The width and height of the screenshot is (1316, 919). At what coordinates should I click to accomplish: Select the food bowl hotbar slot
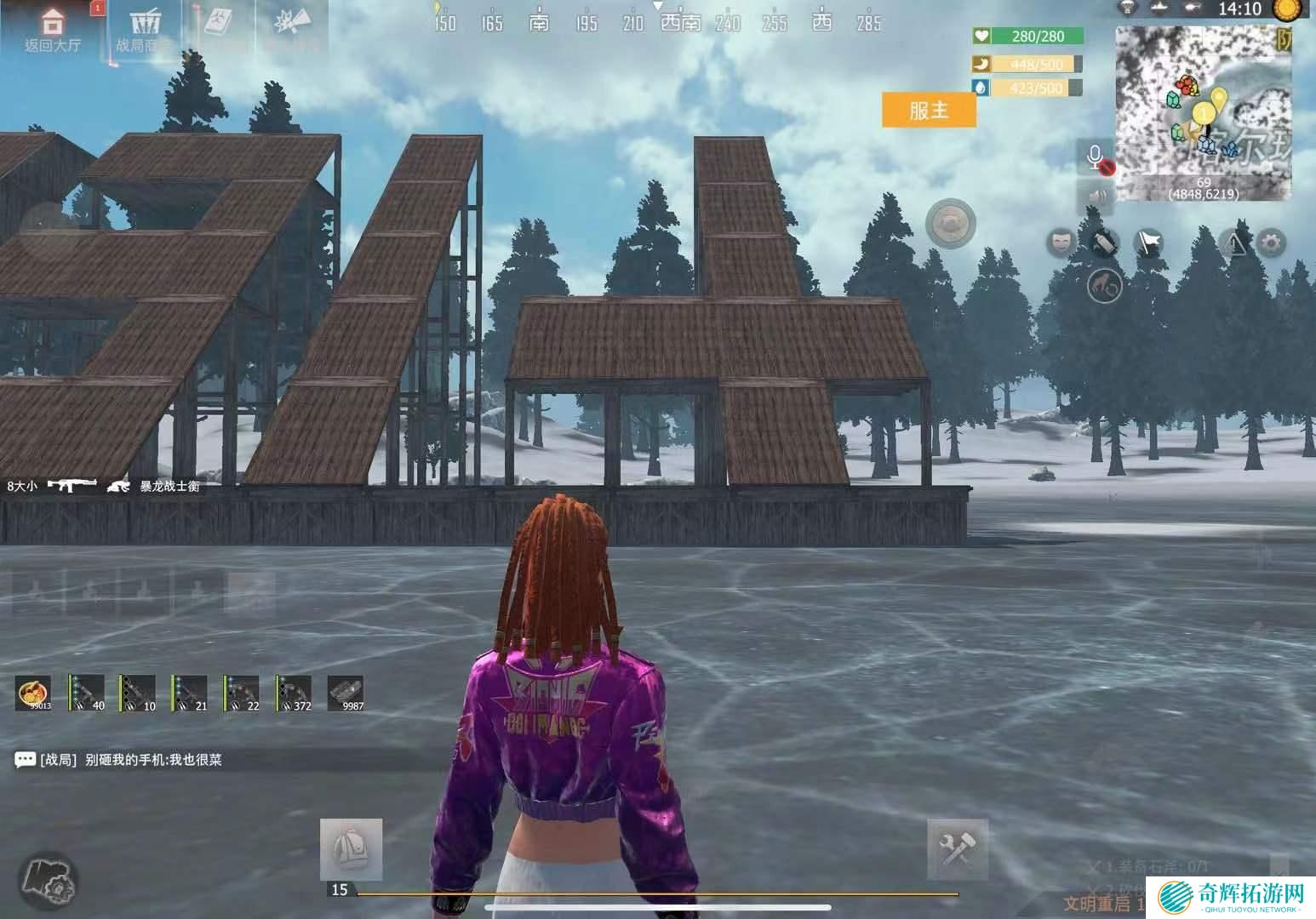pyautogui.click(x=34, y=693)
